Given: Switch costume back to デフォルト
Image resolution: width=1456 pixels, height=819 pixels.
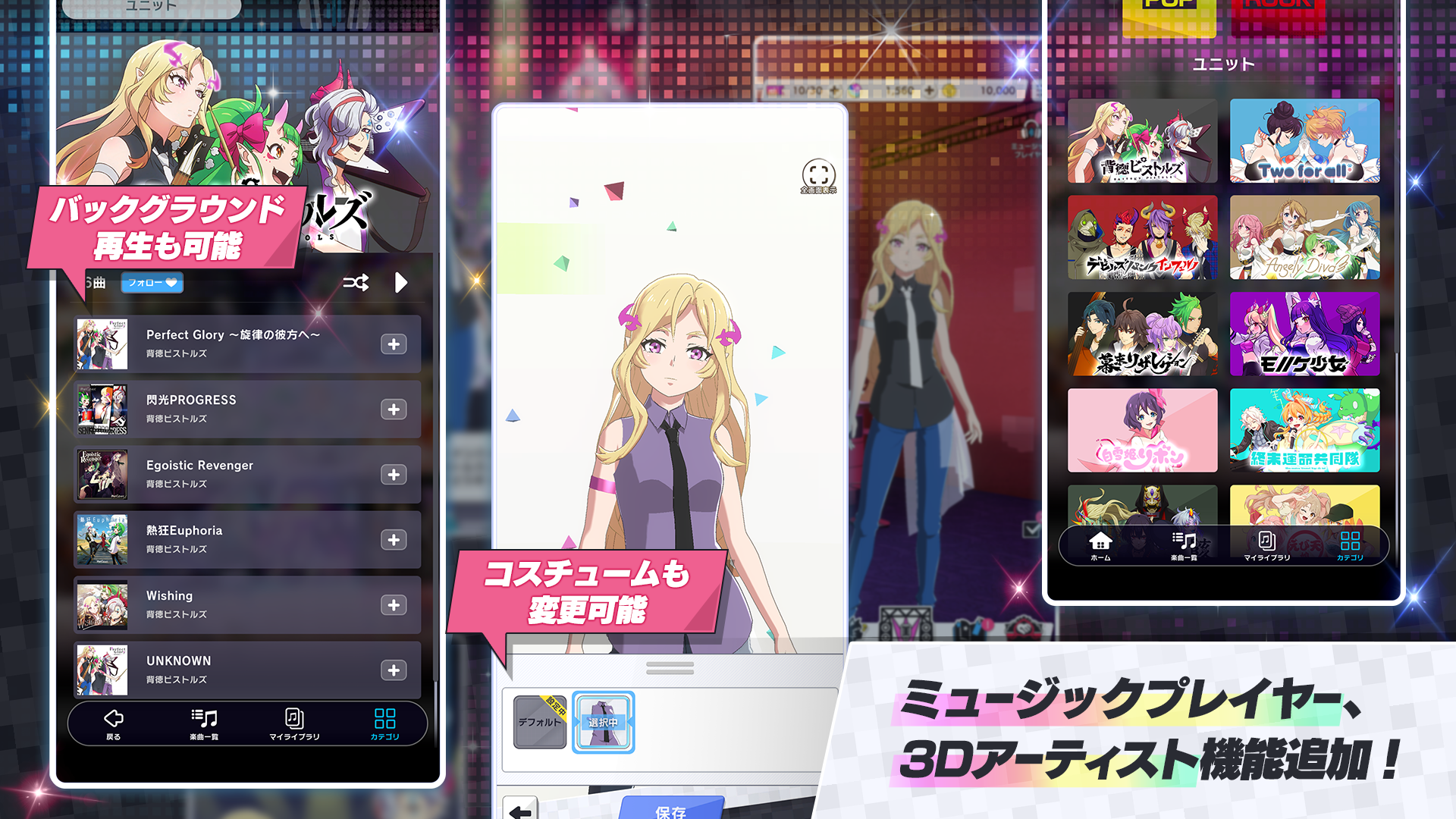Looking at the screenshot, I should click(x=538, y=720).
